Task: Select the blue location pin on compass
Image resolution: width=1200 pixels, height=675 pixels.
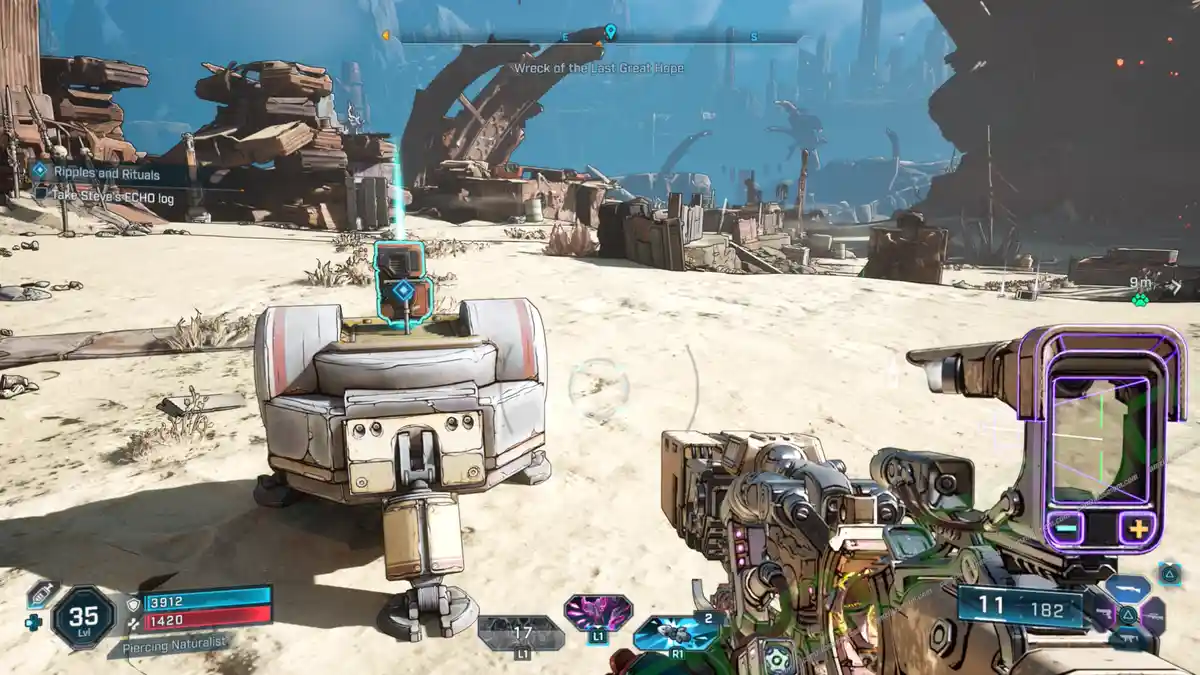Action: [610, 32]
